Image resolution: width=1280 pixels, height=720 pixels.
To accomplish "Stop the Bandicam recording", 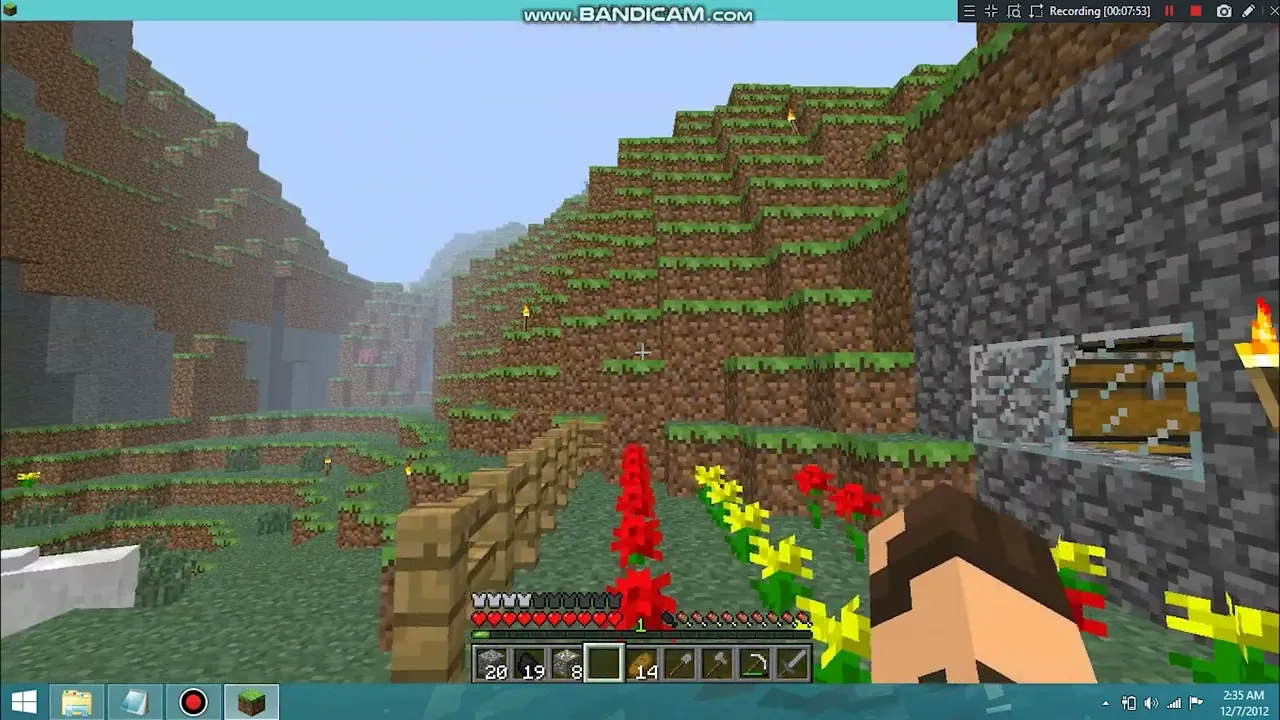I will click(1195, 11).
